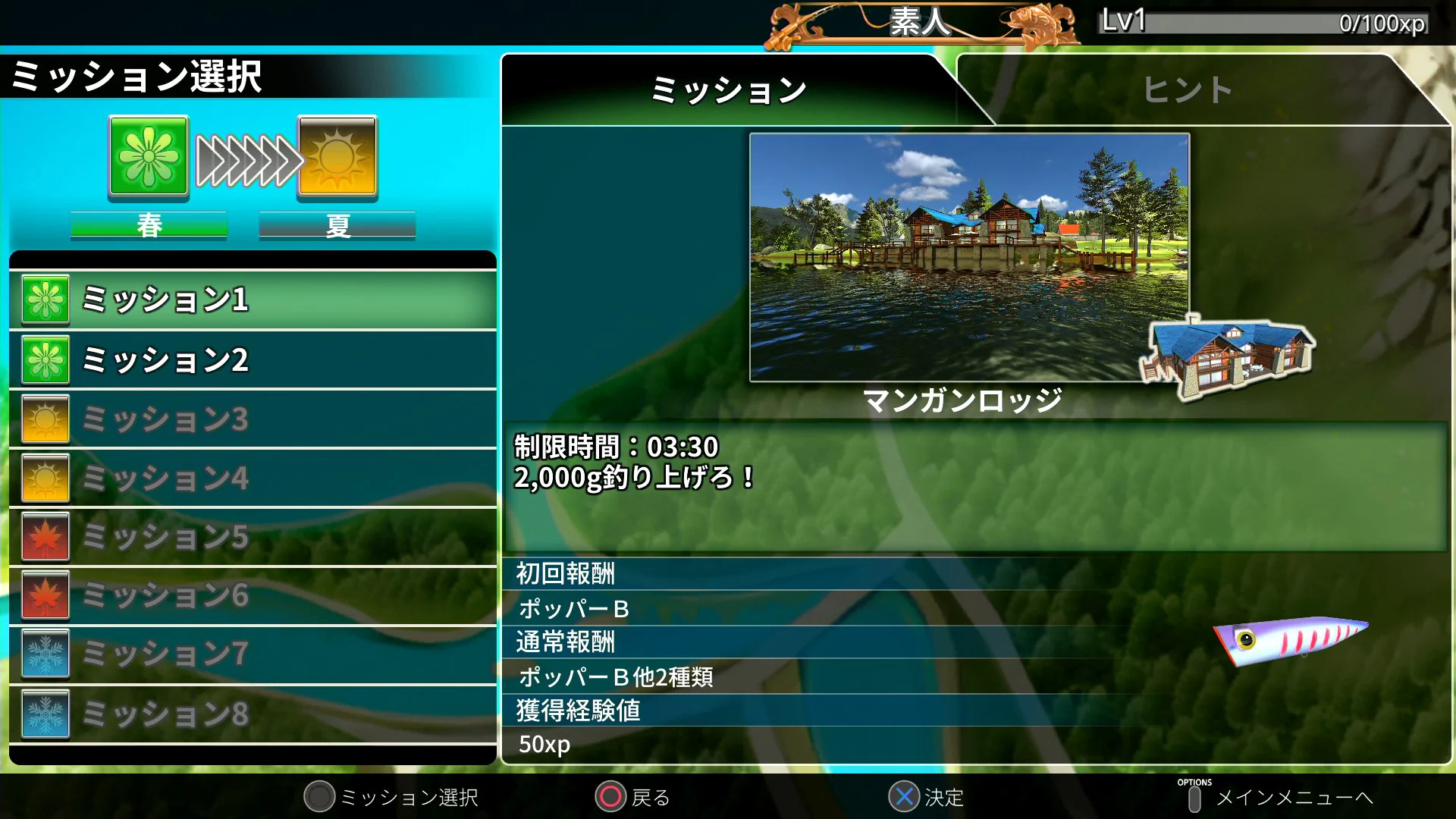
Task: Click the lodge building icon near the photo
Action: (1228, 356)
